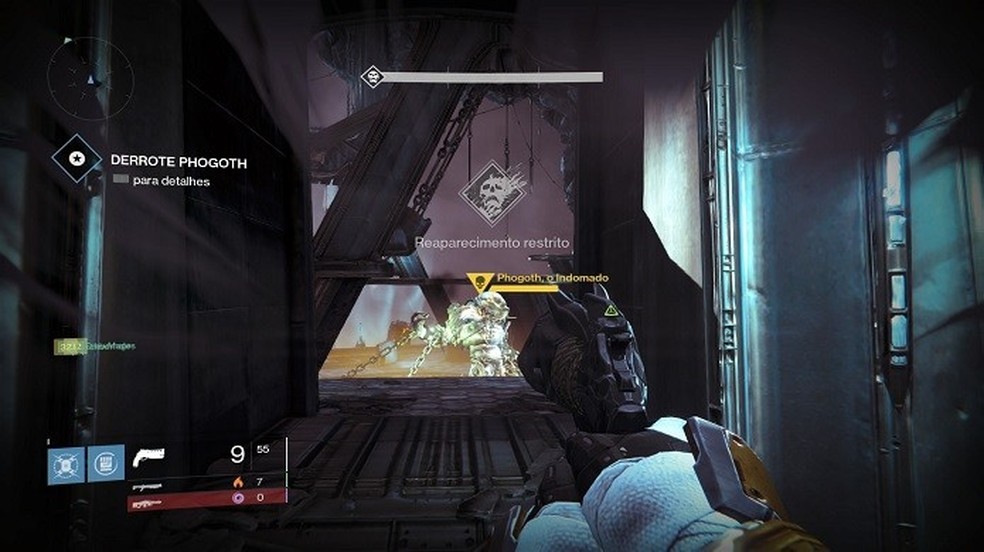The width and height of the screenshot is (984, 552).
Task: Click the boss skull icon beside the health bar
Action: pos(373,76)
